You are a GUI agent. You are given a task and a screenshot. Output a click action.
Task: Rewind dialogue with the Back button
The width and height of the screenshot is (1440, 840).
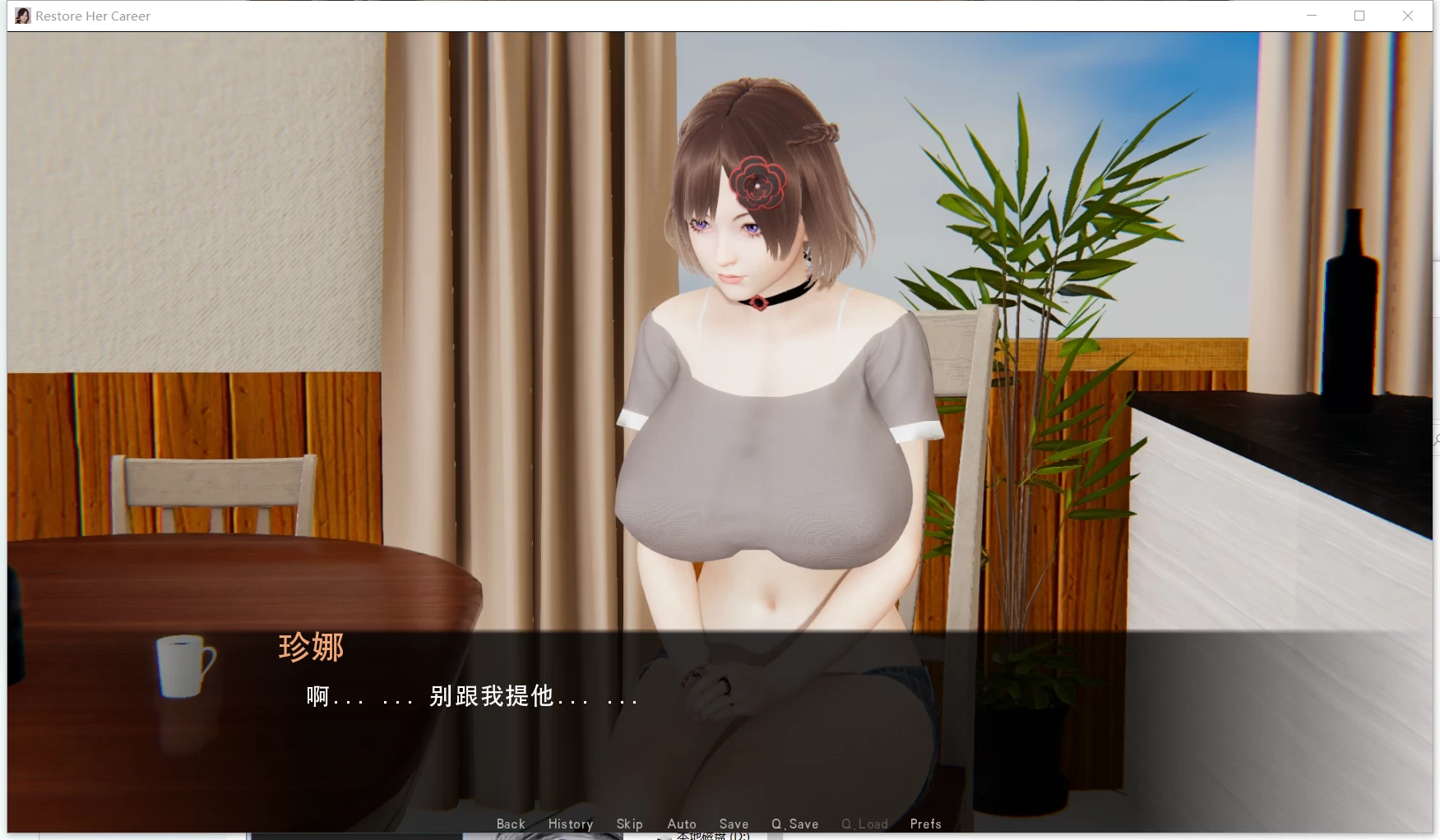point(510,824)
